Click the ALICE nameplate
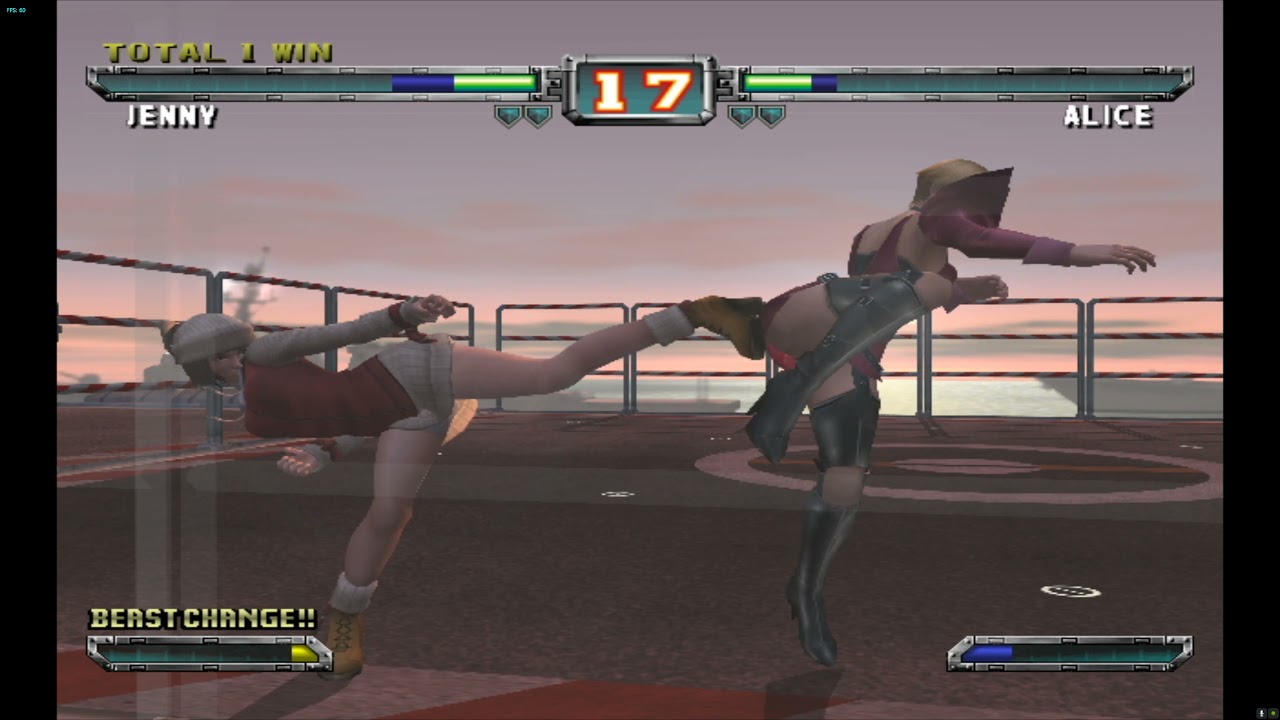The height and width of the screenshot is (720, 1280). click(x=1110, y=116)
